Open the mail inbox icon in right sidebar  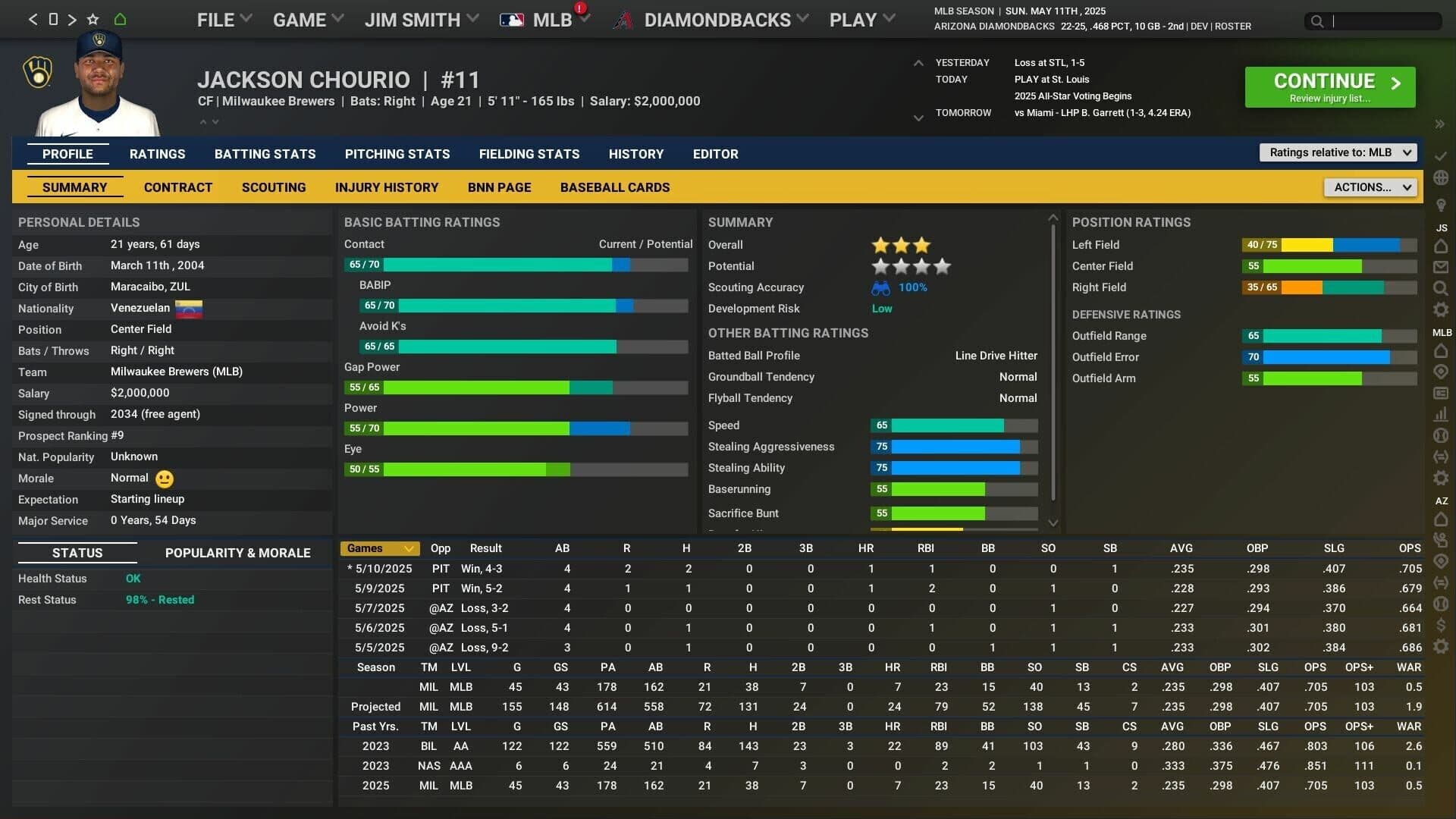pyautogui.click(x=1442, y=267)
